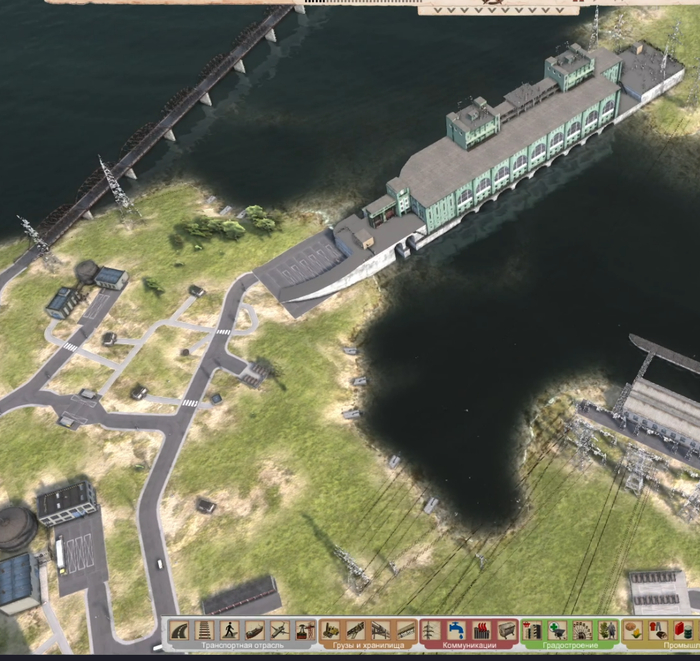The image size is (700, 661).
Task: Open the medical green cross buildings menu
Action: [x=557, y=630]
